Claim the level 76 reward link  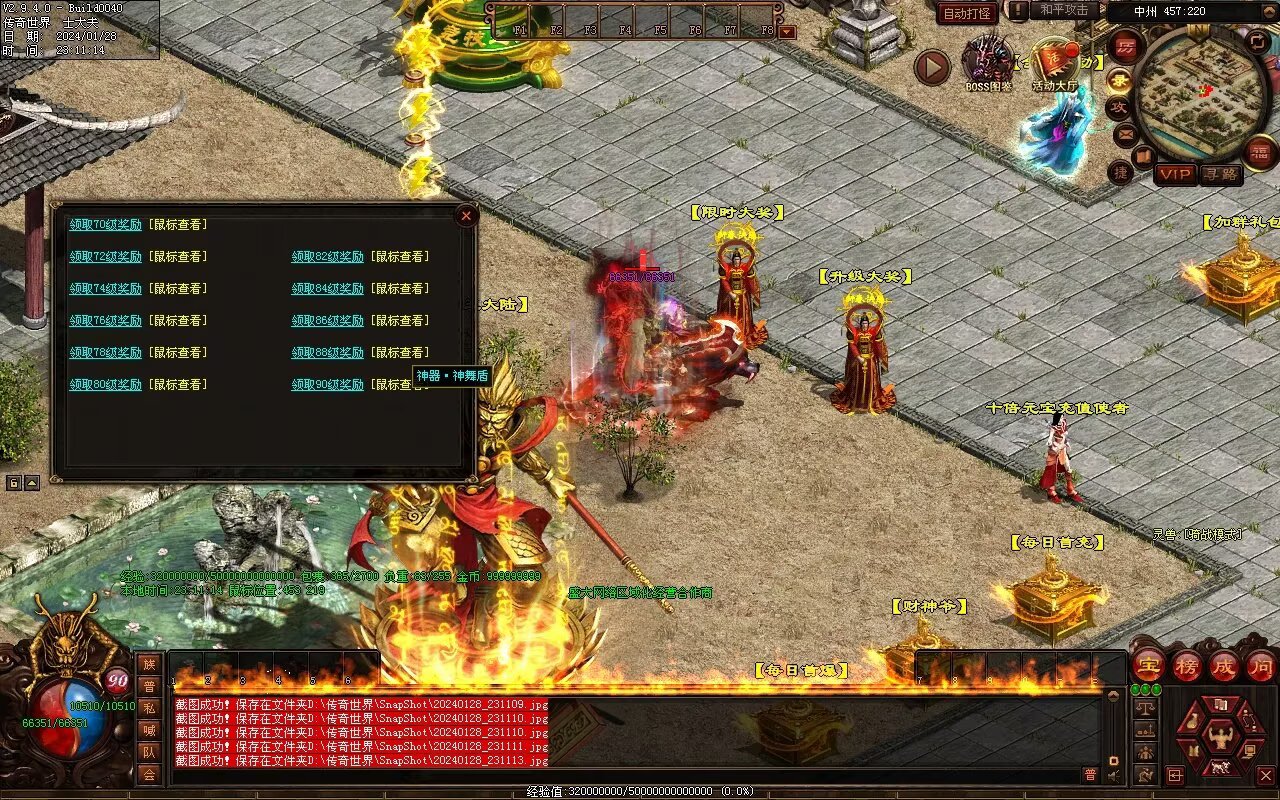click(105, 321)
